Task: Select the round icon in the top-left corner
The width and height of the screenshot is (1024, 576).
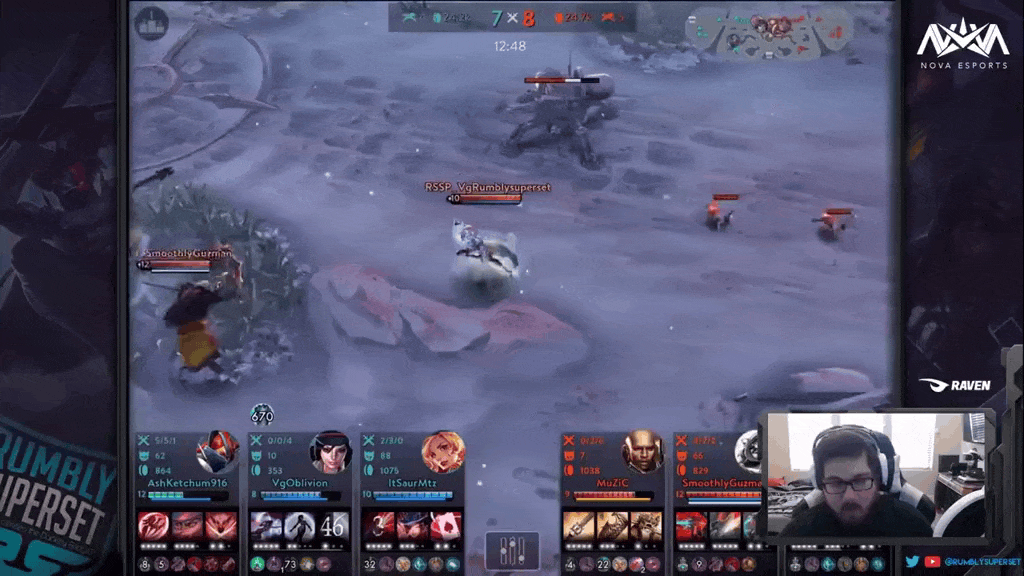Action: click(x=152, y=24)
